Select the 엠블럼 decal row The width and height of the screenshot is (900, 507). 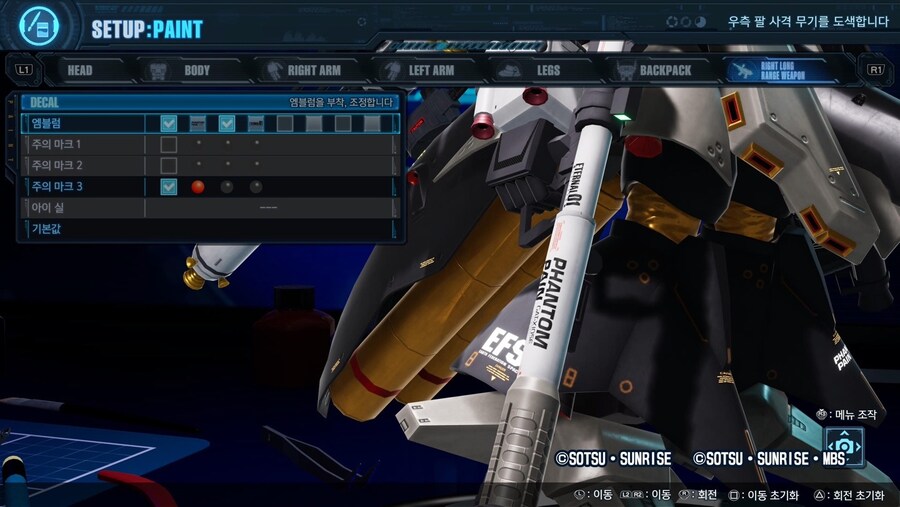pyautogui.click(x=80, y=124)
